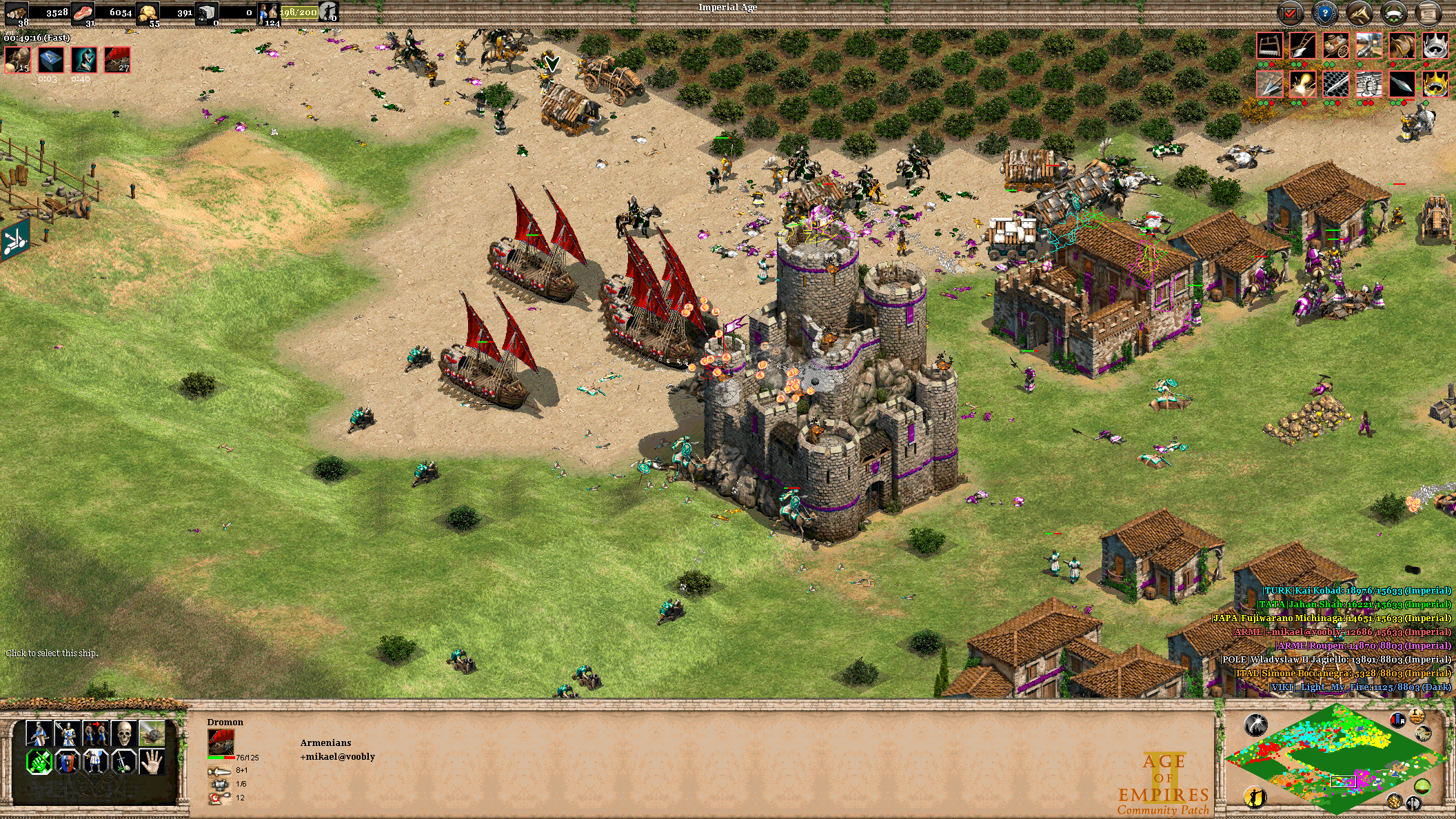
Task: Open the main menu scroll button
Action: 1428,12
